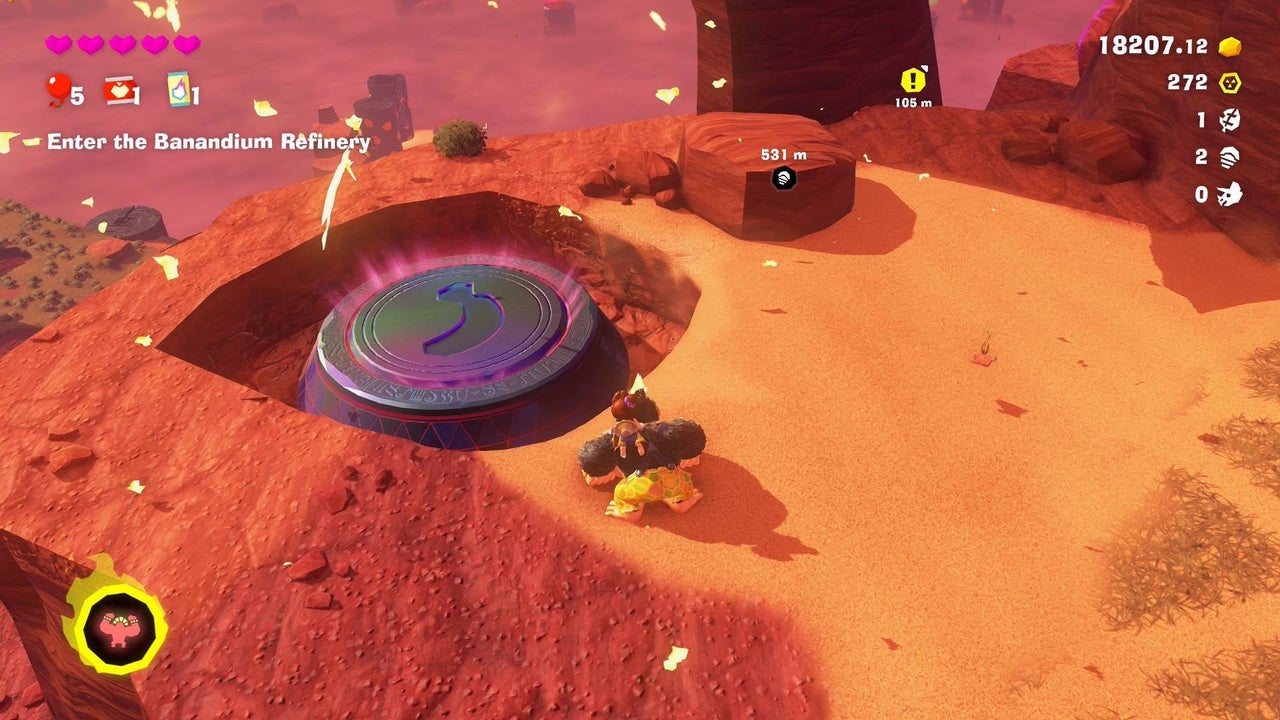This screenshot has width=1280, height=720.
Task: Show the gold nugget currency icon
Action: 1230,46
